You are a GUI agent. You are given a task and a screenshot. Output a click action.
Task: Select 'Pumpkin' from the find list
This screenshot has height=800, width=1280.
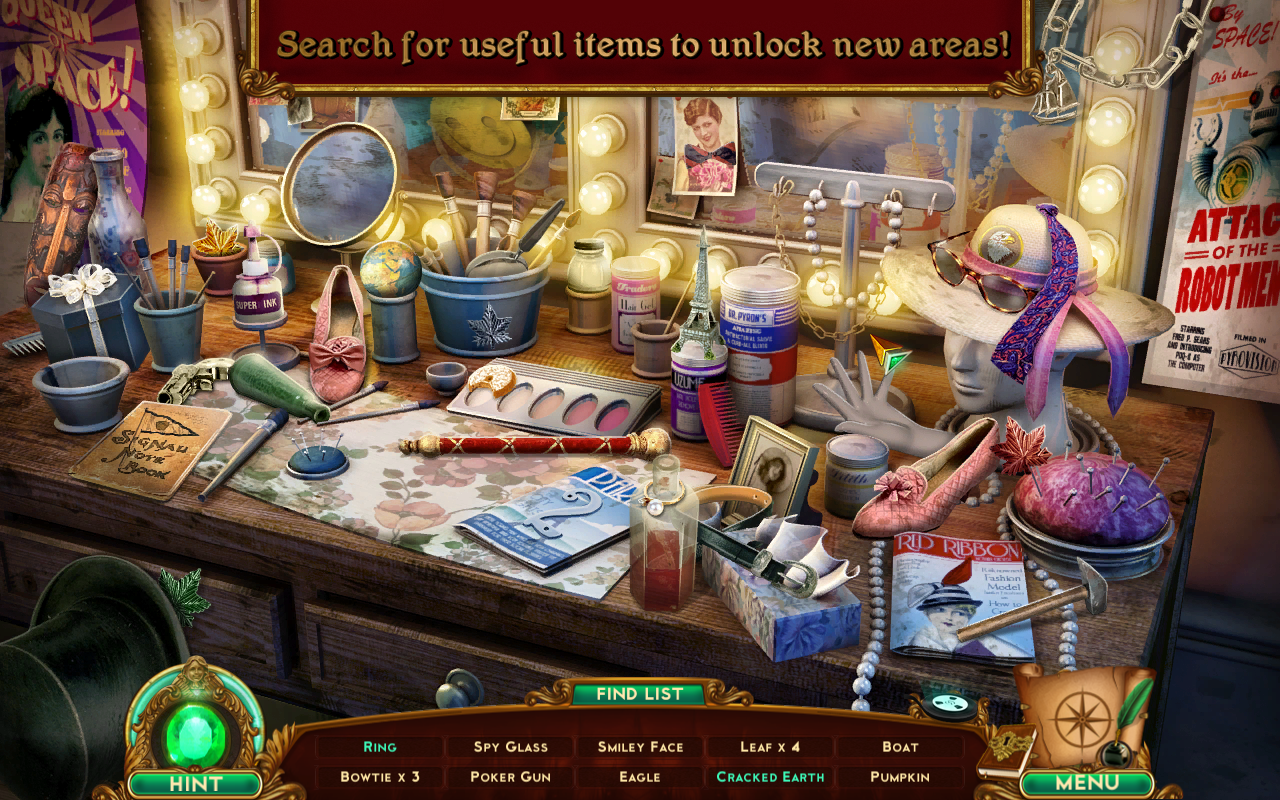coord(900,775)
